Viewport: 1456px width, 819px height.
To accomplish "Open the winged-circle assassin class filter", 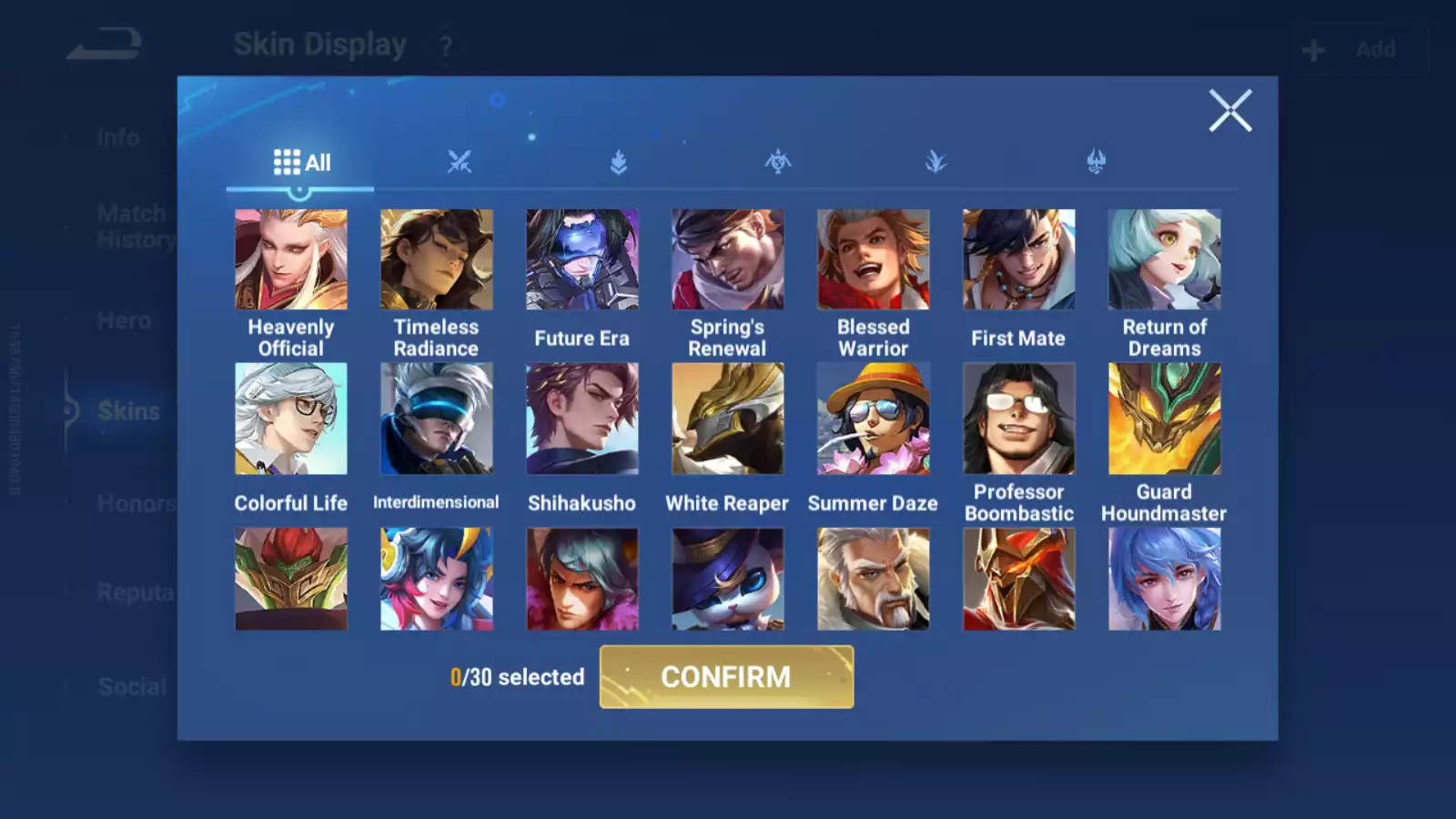I will 777,161.
